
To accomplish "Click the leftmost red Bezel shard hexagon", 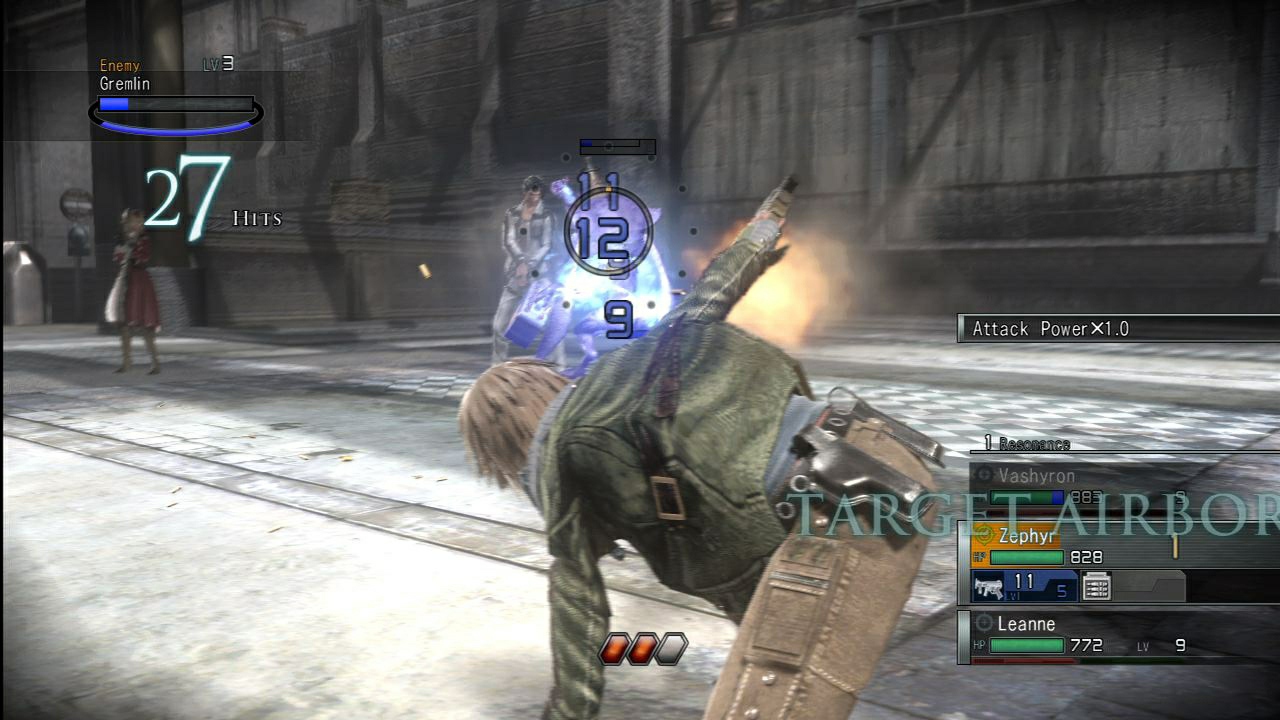I will point(612,650).
